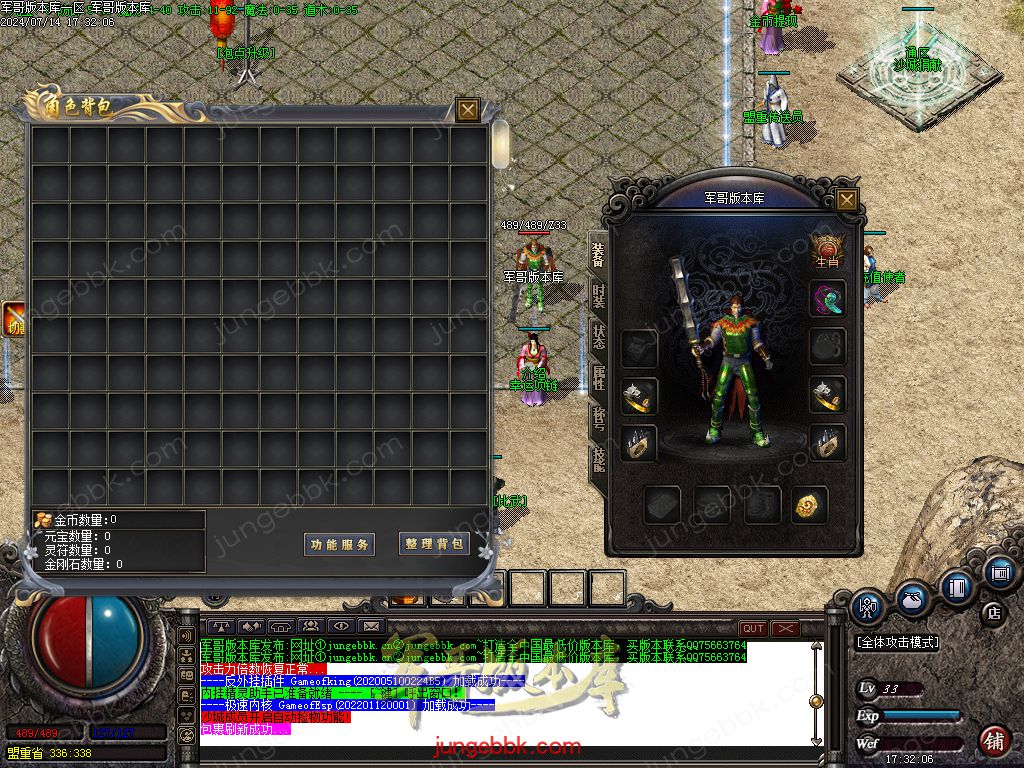Select the right spiked ring slot
The height and width of the screenshot is (768, 1024).
coord(827,444)
